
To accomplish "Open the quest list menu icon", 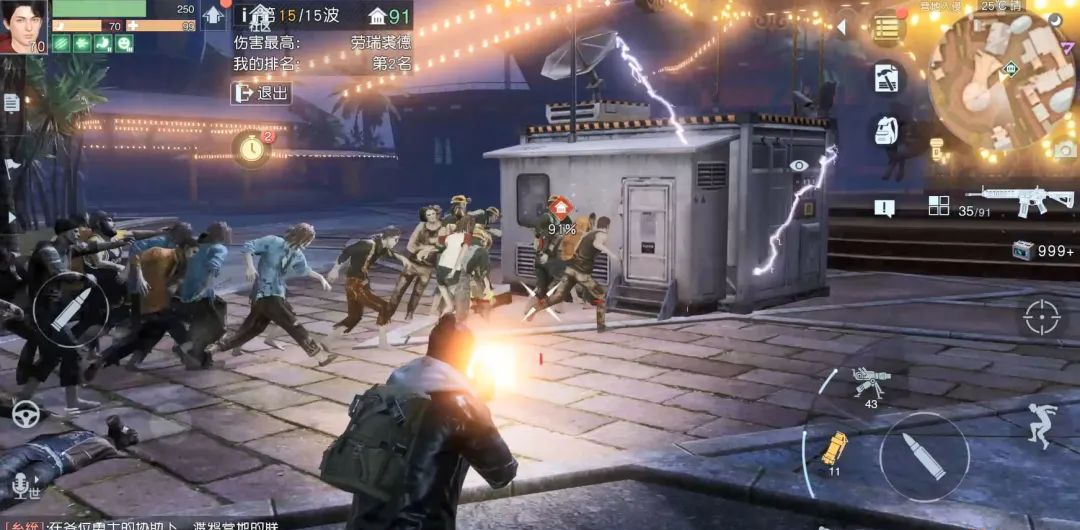I will (885, 28).
